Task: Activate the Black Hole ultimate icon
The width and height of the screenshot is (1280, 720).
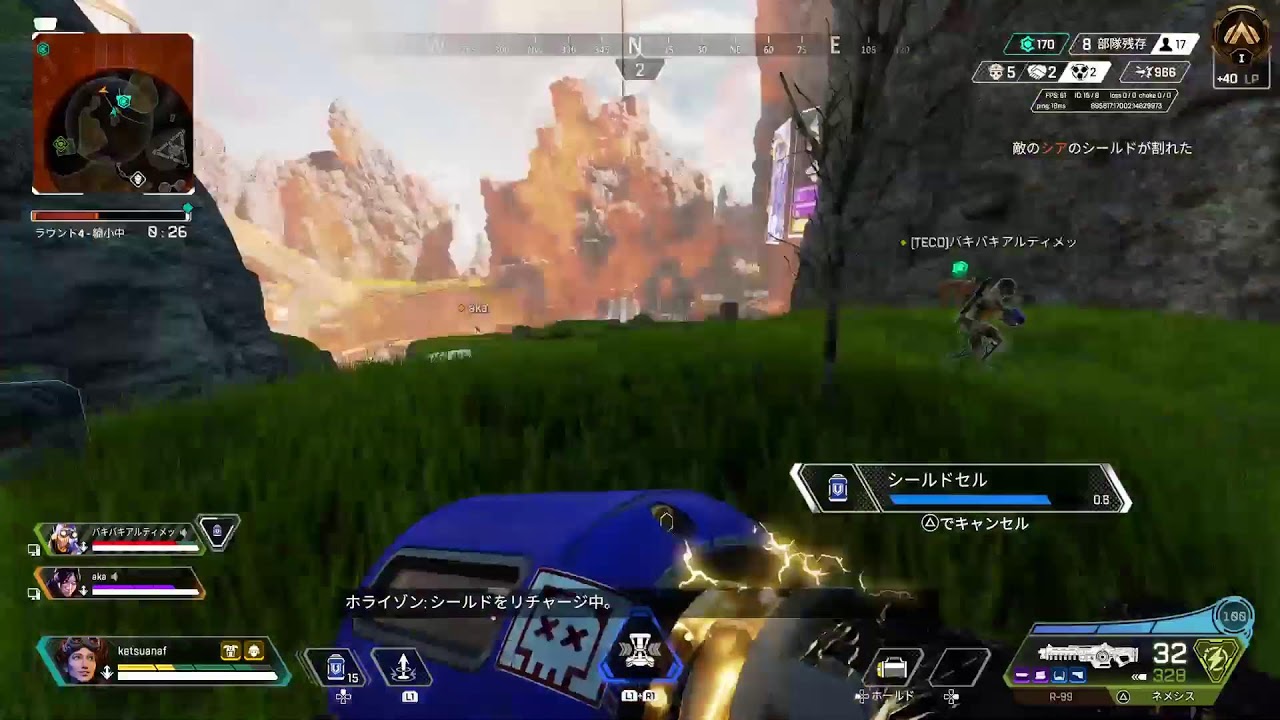Action: point(640,652)
